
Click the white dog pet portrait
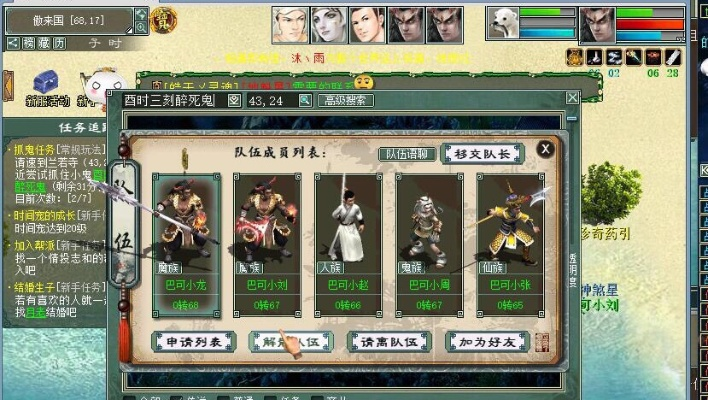(x=502, y=24)
